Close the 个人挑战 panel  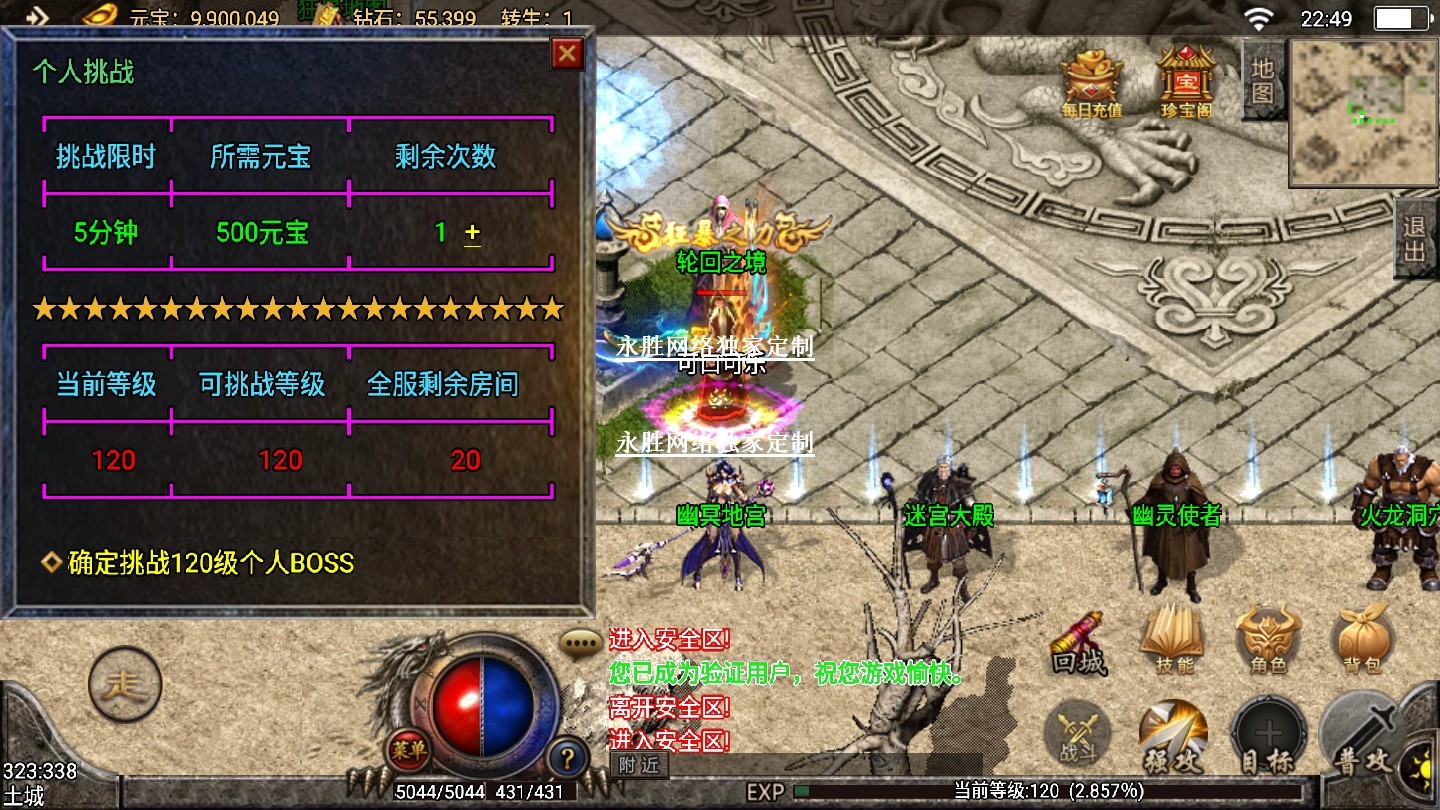tap(567, 53)
